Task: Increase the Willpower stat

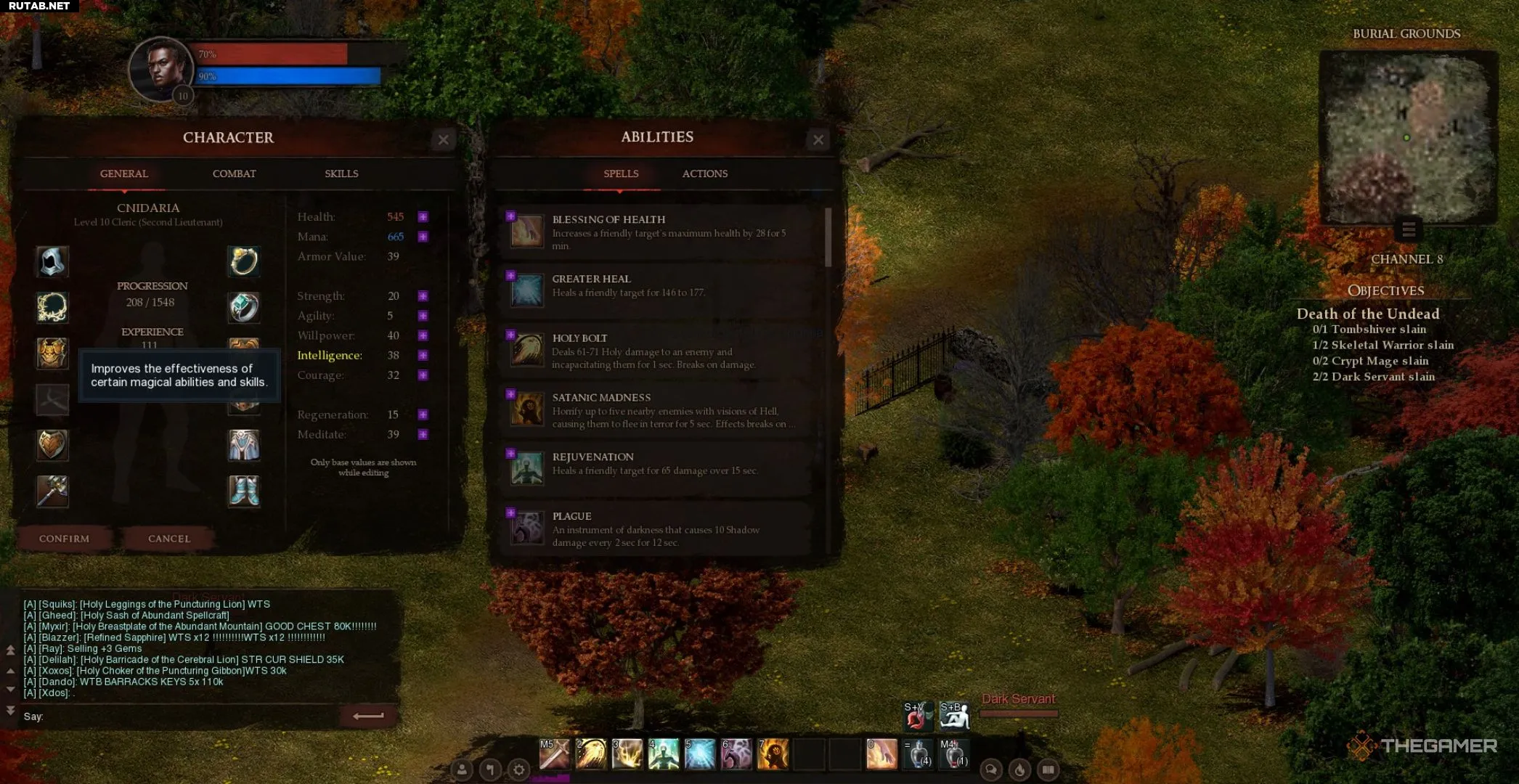Action: click(423, 335)
